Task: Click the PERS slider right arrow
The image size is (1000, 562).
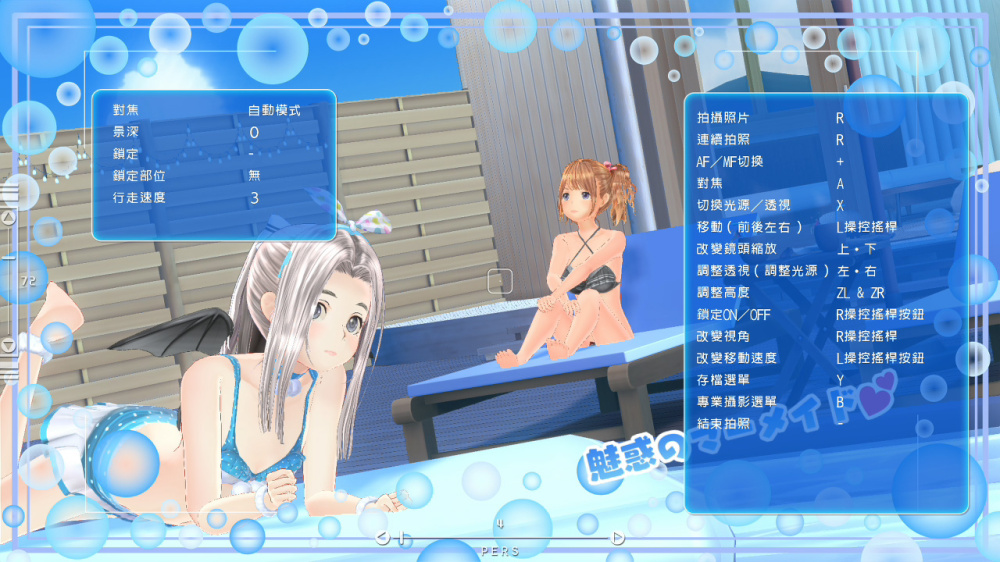Action: (618, 538)
